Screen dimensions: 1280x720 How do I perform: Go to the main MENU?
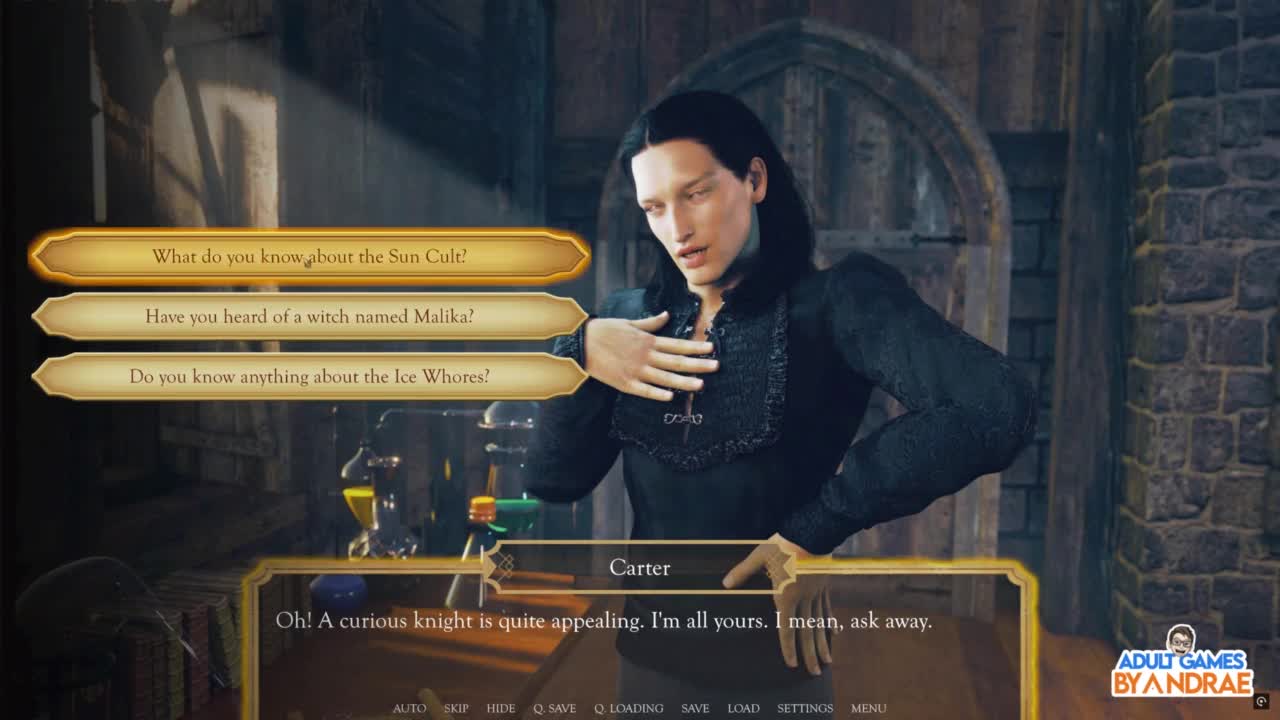point(868,708)
